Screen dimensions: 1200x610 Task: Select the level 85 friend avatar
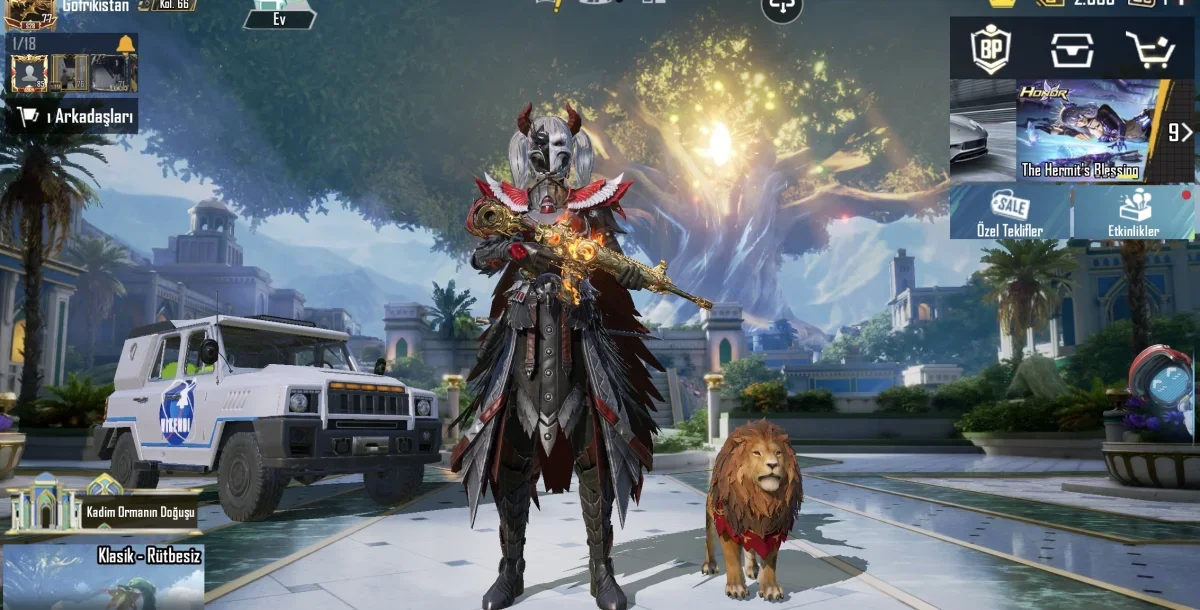coord(30,72)
